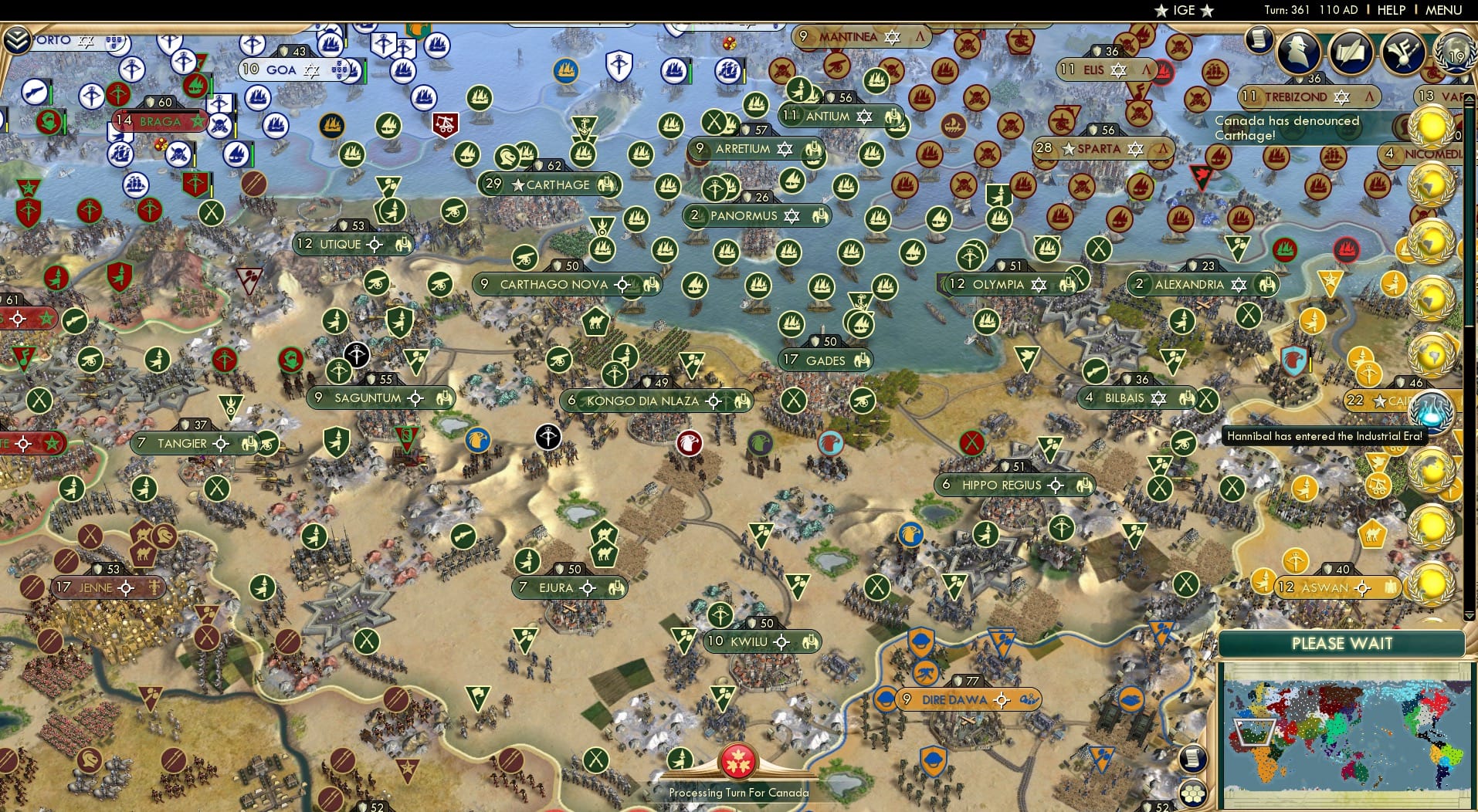Screen dimensions: 1478x812
Task: Open the World Congress globe showing 19
Action: [1455, 56]
